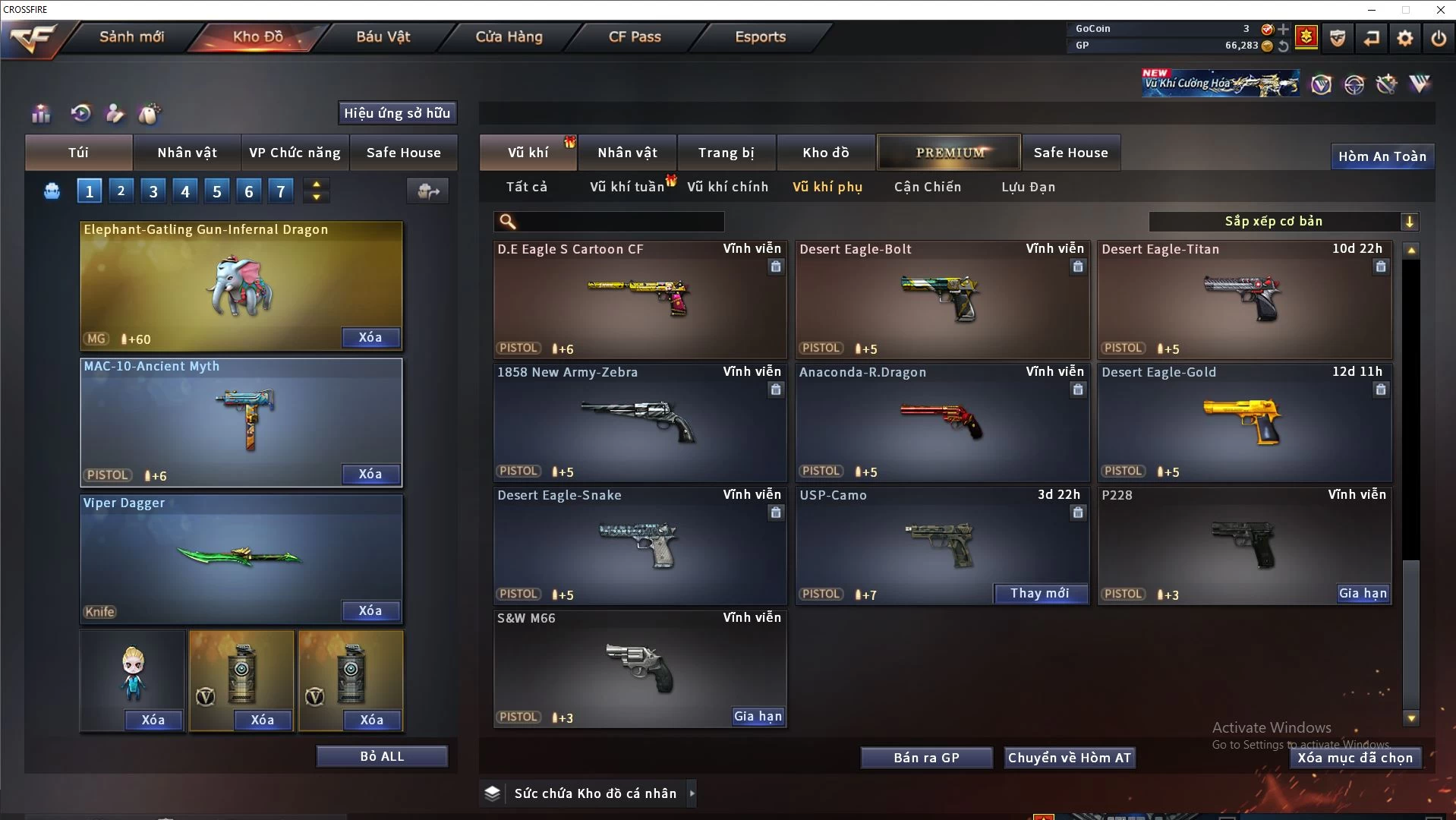The width and height of the screenshot is (1456, 820).
Task: Click the Bỏ ALL button
Action: (x=382, y=756)
